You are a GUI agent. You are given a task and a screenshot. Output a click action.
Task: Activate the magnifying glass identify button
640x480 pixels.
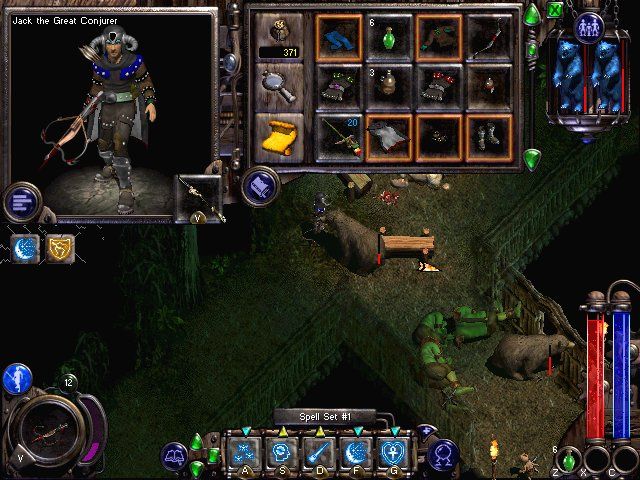point(278,87)
